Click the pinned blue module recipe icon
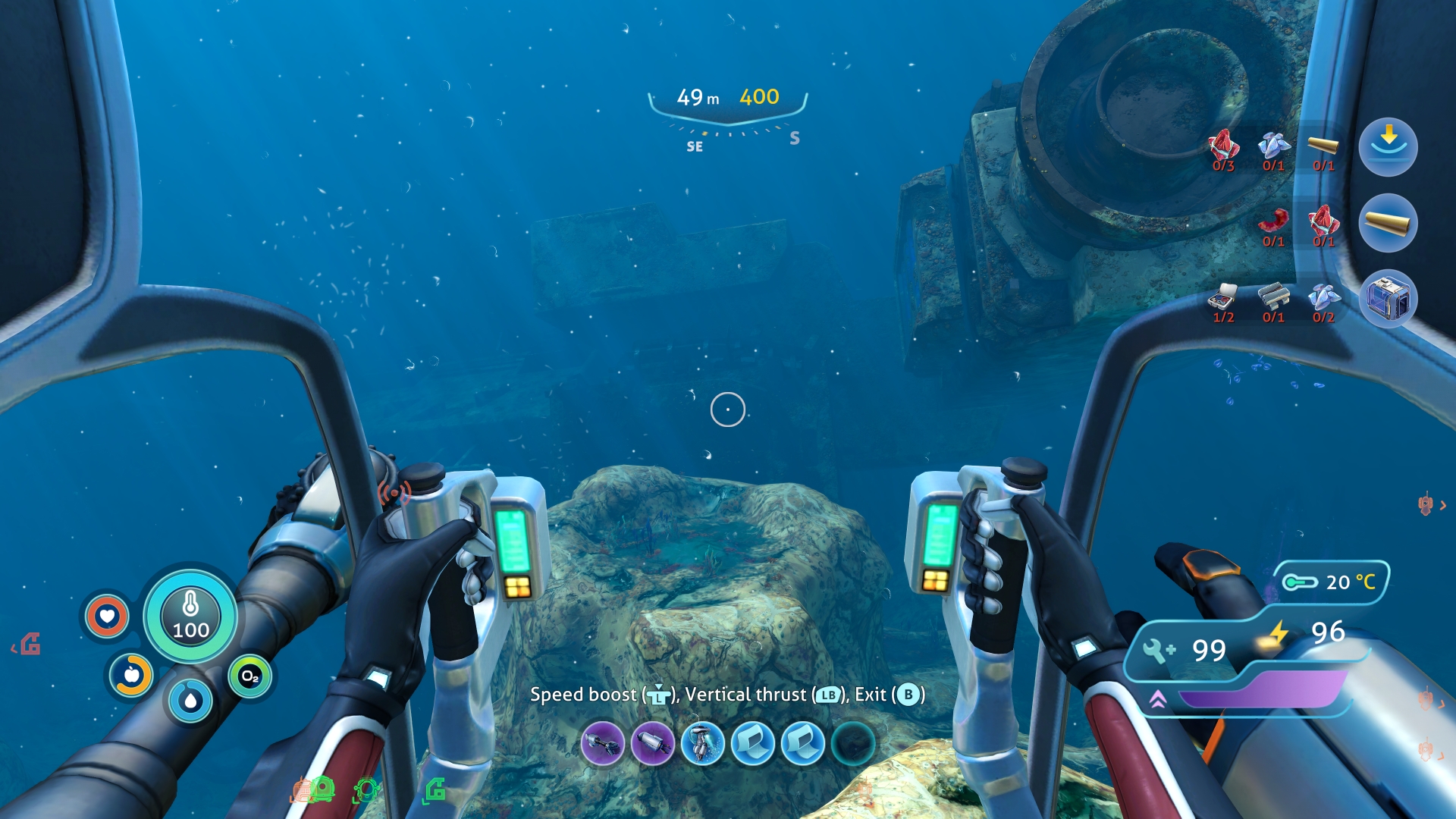 coord(1388,299)
